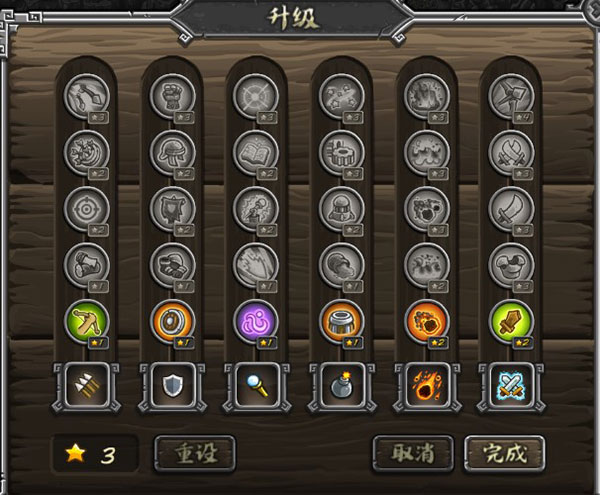600x495 pixels.
Task: Select the orange flaming meteor upgrade
Action: [427, 321]
